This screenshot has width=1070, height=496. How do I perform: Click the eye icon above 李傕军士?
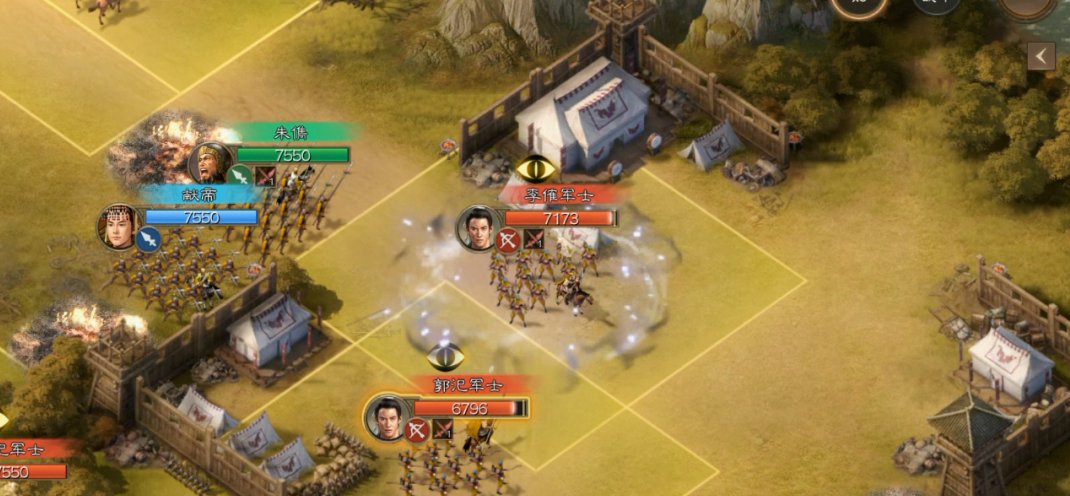point(535,168)
